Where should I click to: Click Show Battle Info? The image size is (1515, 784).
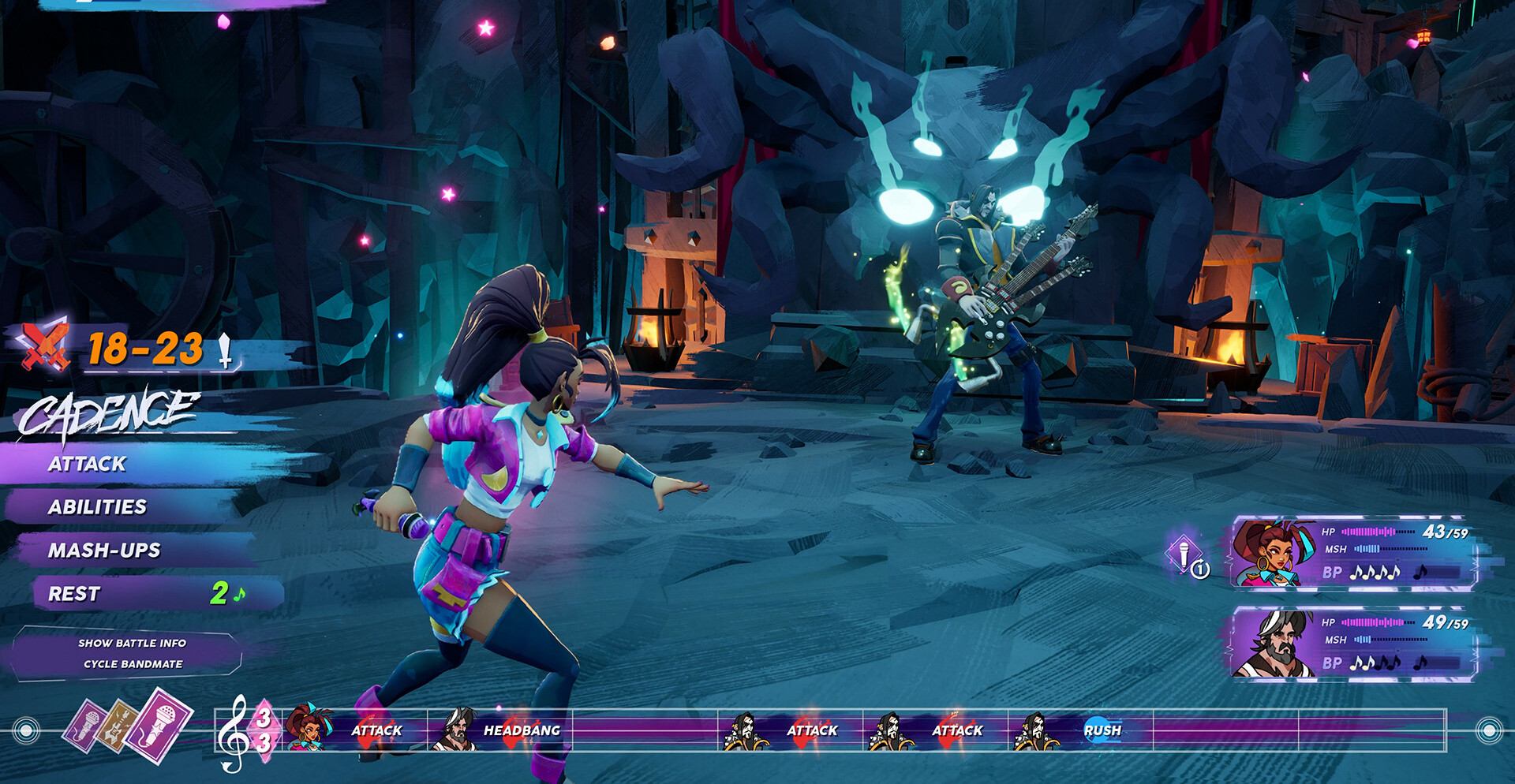pyautogui.click(x=132, y=643)
